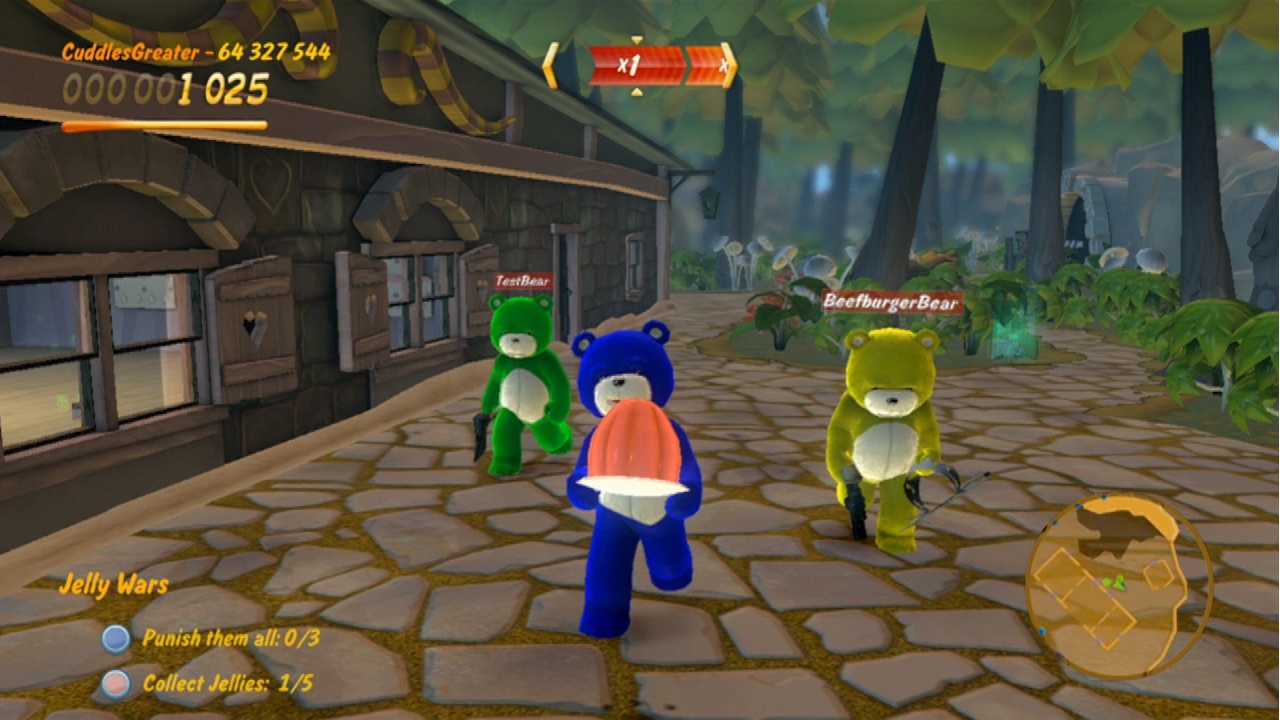Select the green jelly marker on the minimap

point(1106,583)
